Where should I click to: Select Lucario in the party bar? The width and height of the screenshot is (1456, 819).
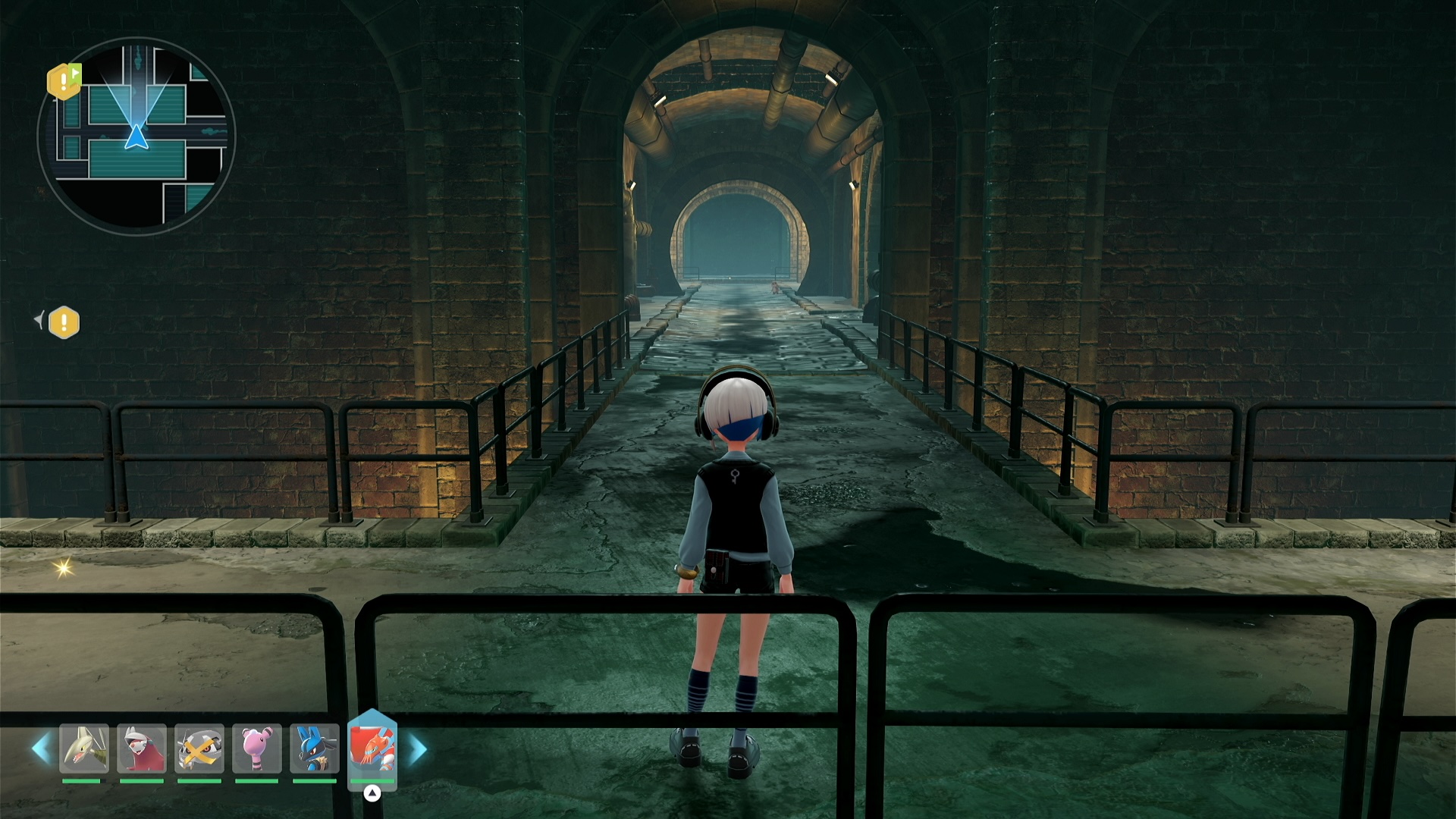[315, 748]
